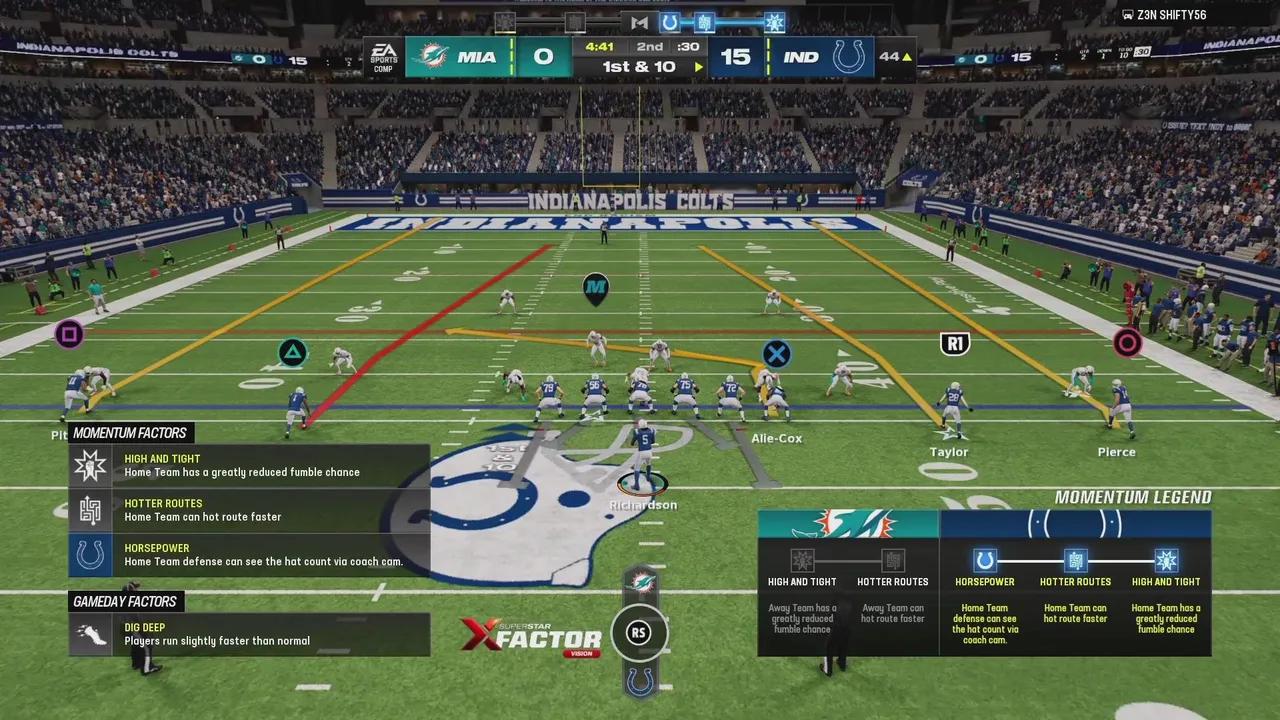Viewport: 1280px width, 720px height.
Task: Select the Colts Hotter Routes legend icon
Action: (x=1075, y=560)
